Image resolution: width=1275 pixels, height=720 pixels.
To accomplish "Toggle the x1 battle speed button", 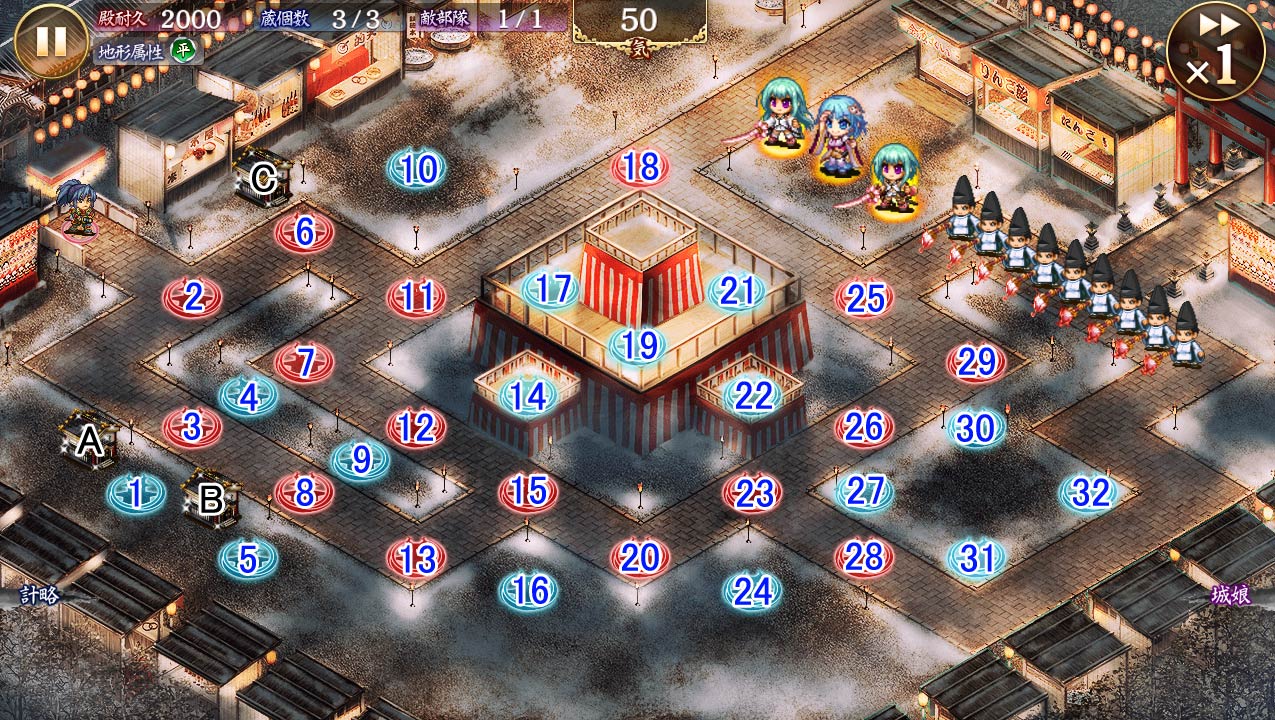I will click(x=1215, y=50).
